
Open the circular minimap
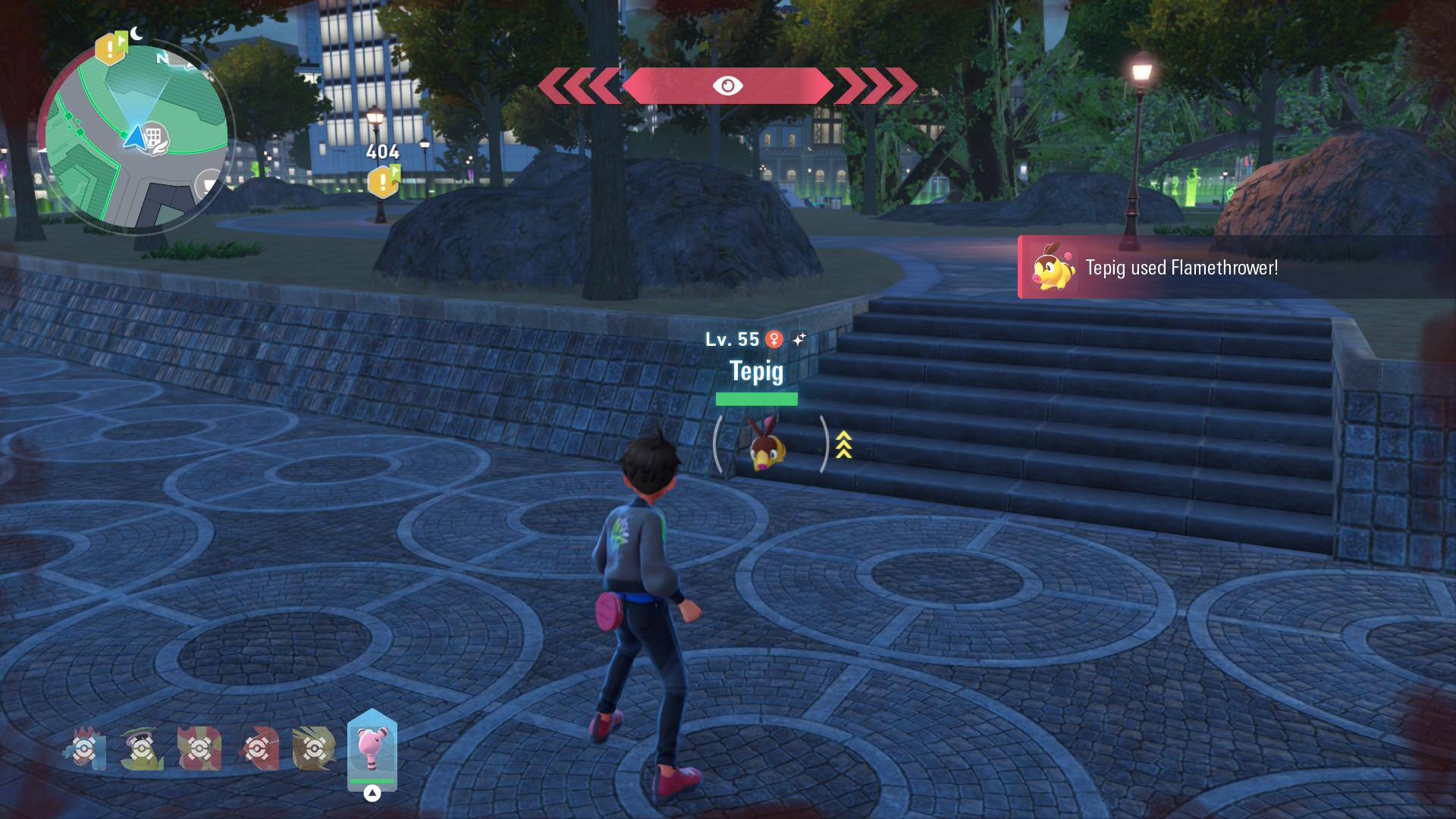click(x=135, y=136)
